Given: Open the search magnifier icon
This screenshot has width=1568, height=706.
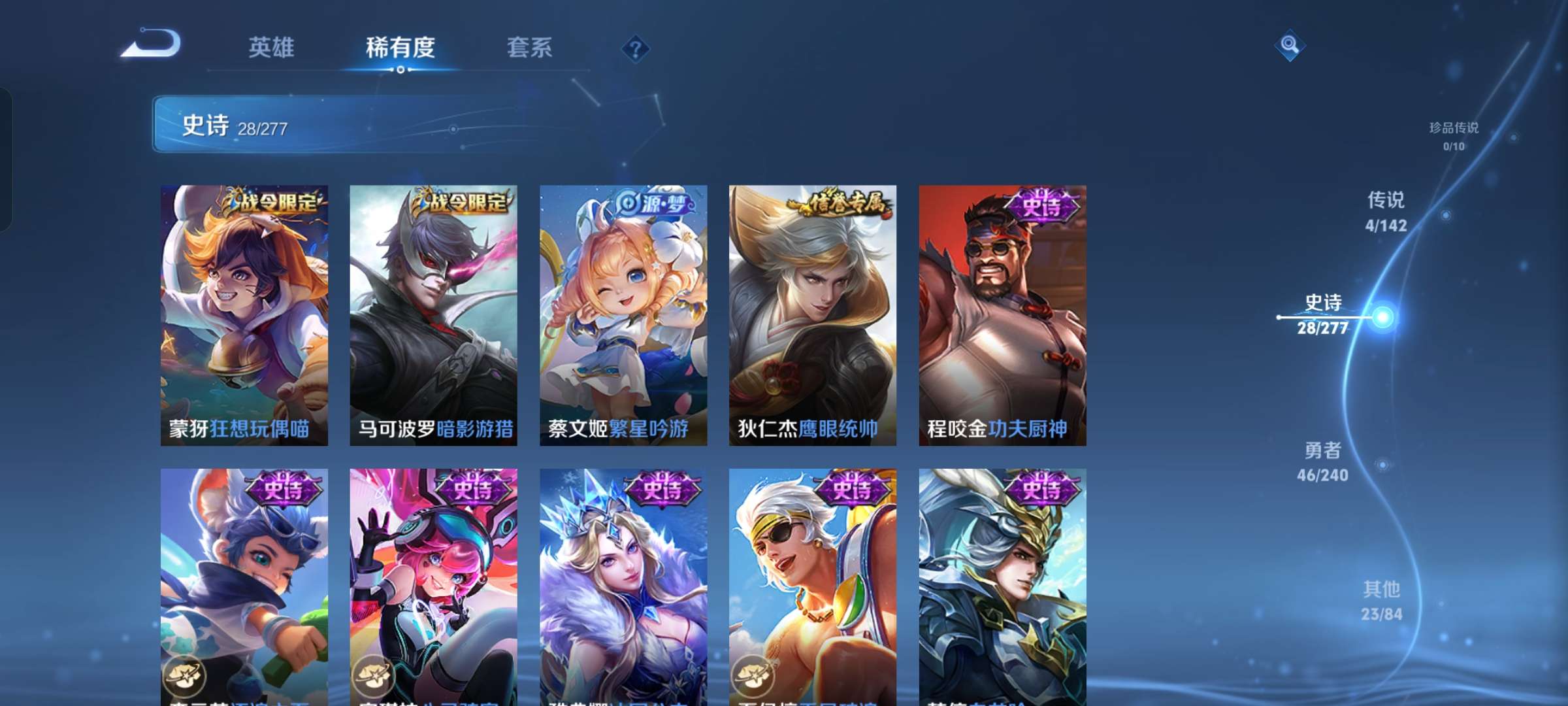Looking at the screenshot, I should 1289,46.
